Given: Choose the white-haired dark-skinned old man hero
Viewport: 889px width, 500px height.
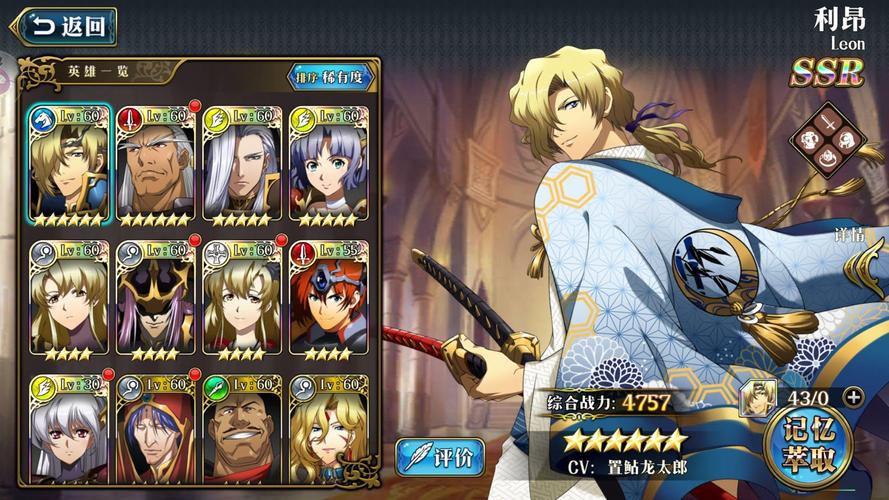Looking at the screenshot, I should (155, 165).
